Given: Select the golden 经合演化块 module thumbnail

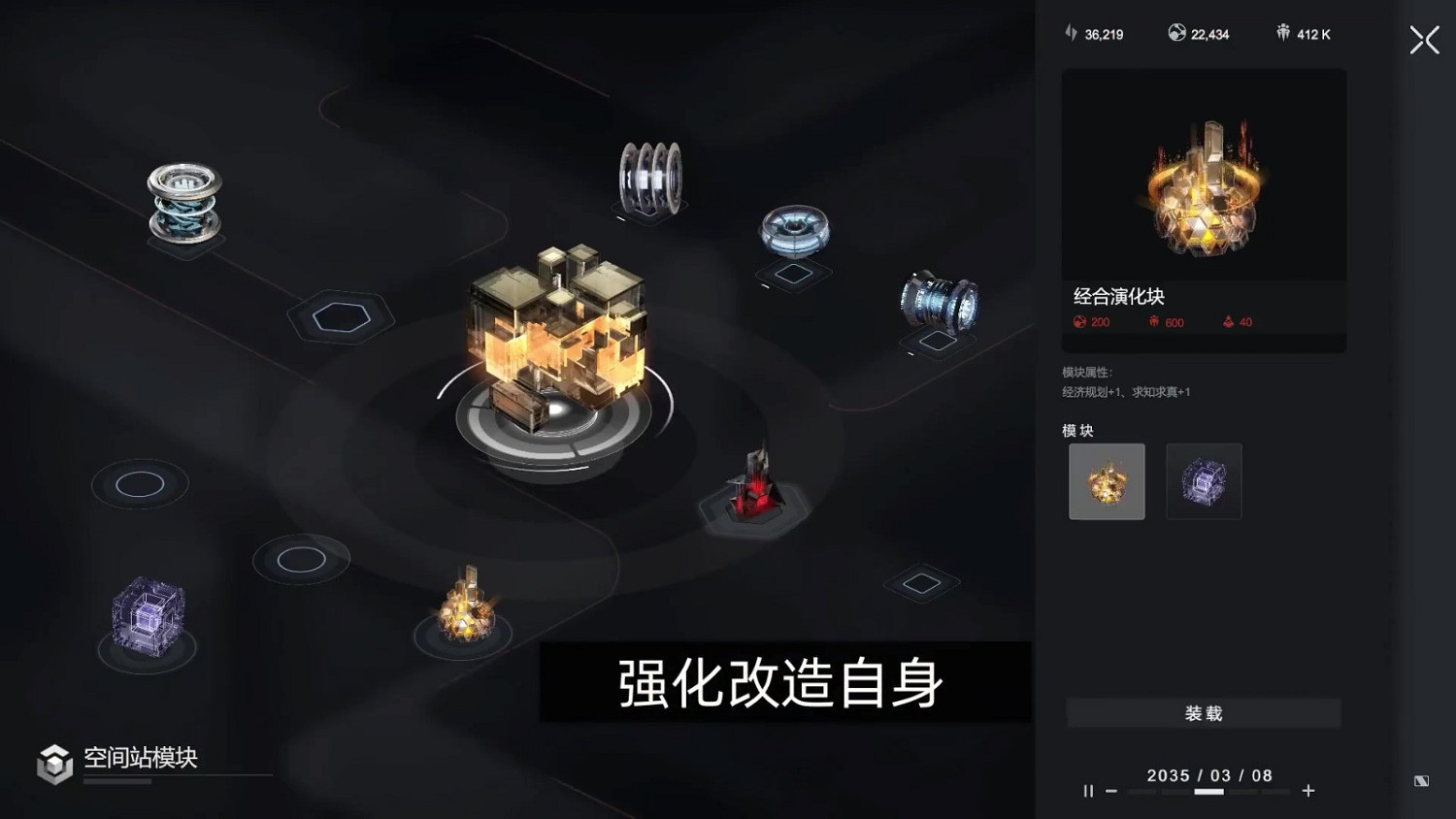Looking at the screenshot, I should coord(1107,481).
